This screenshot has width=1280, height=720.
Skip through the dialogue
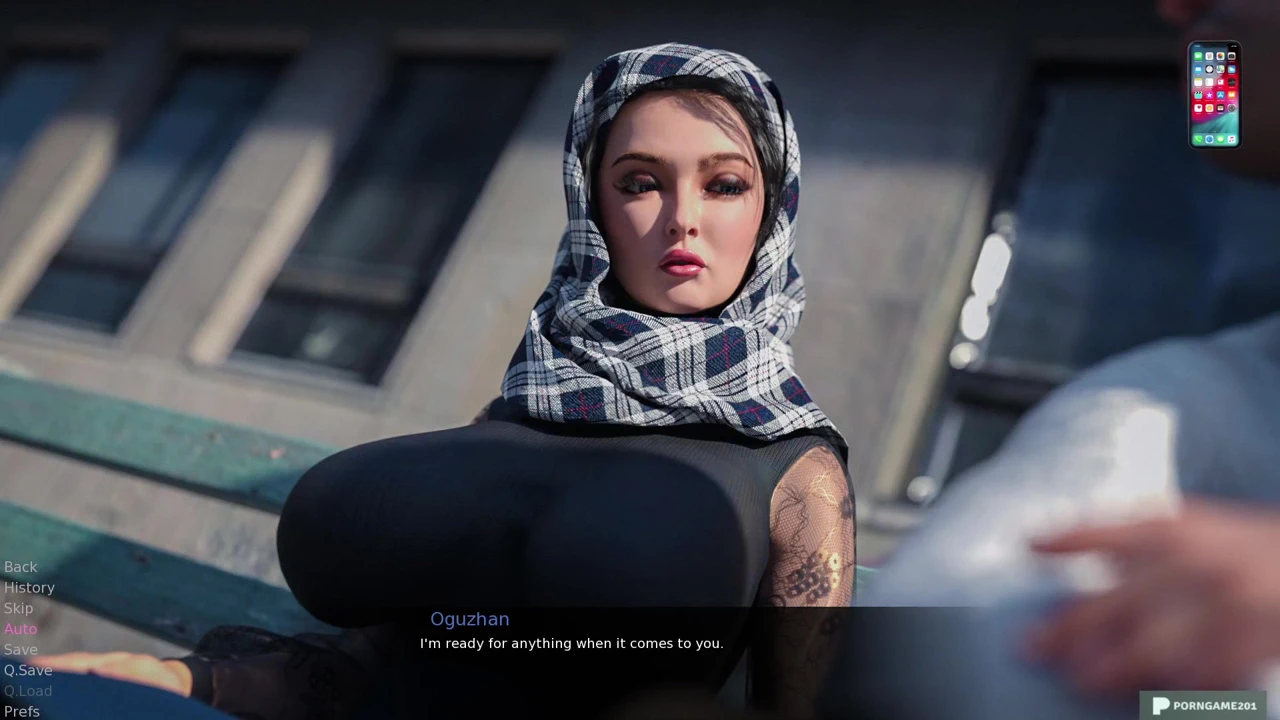click(18, 608)
